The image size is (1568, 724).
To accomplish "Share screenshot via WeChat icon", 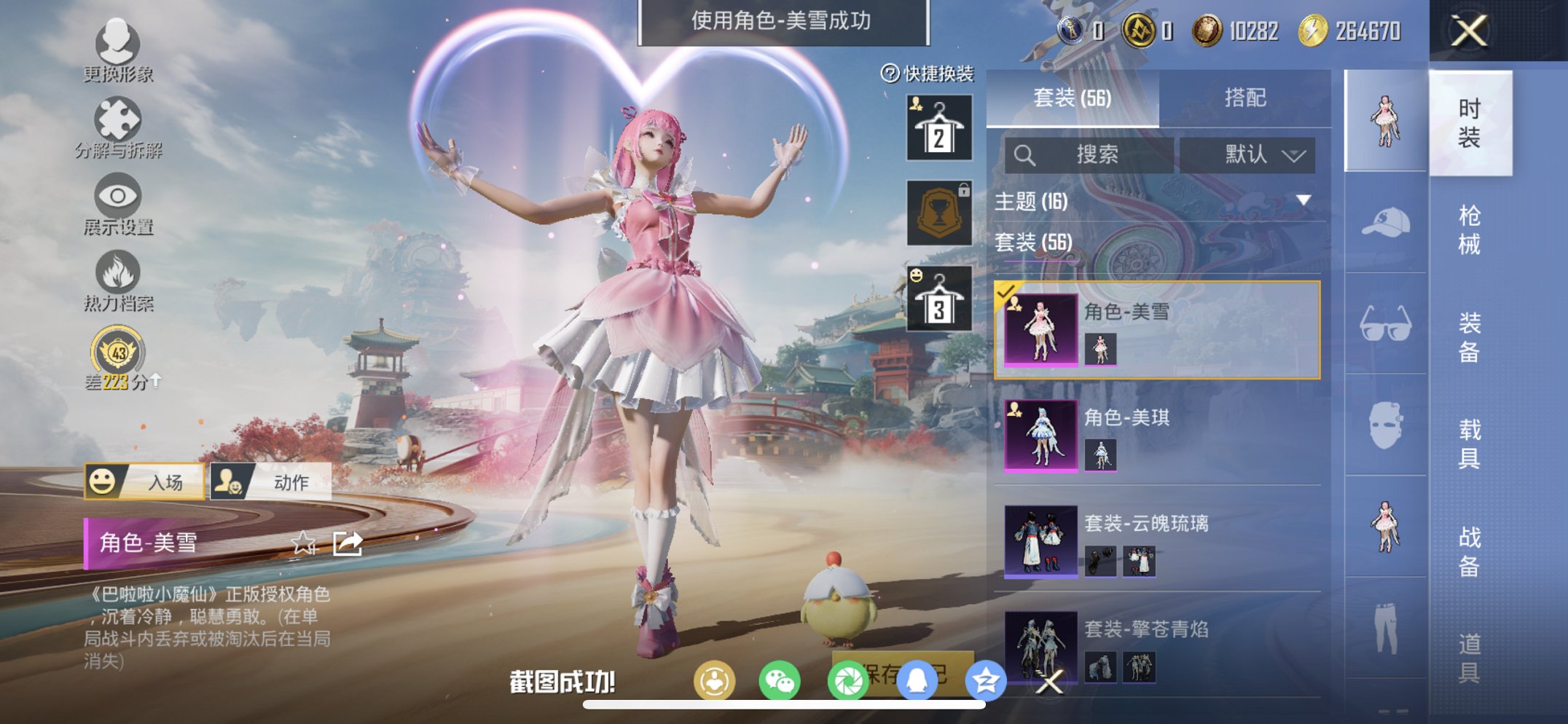I will 780,678.
